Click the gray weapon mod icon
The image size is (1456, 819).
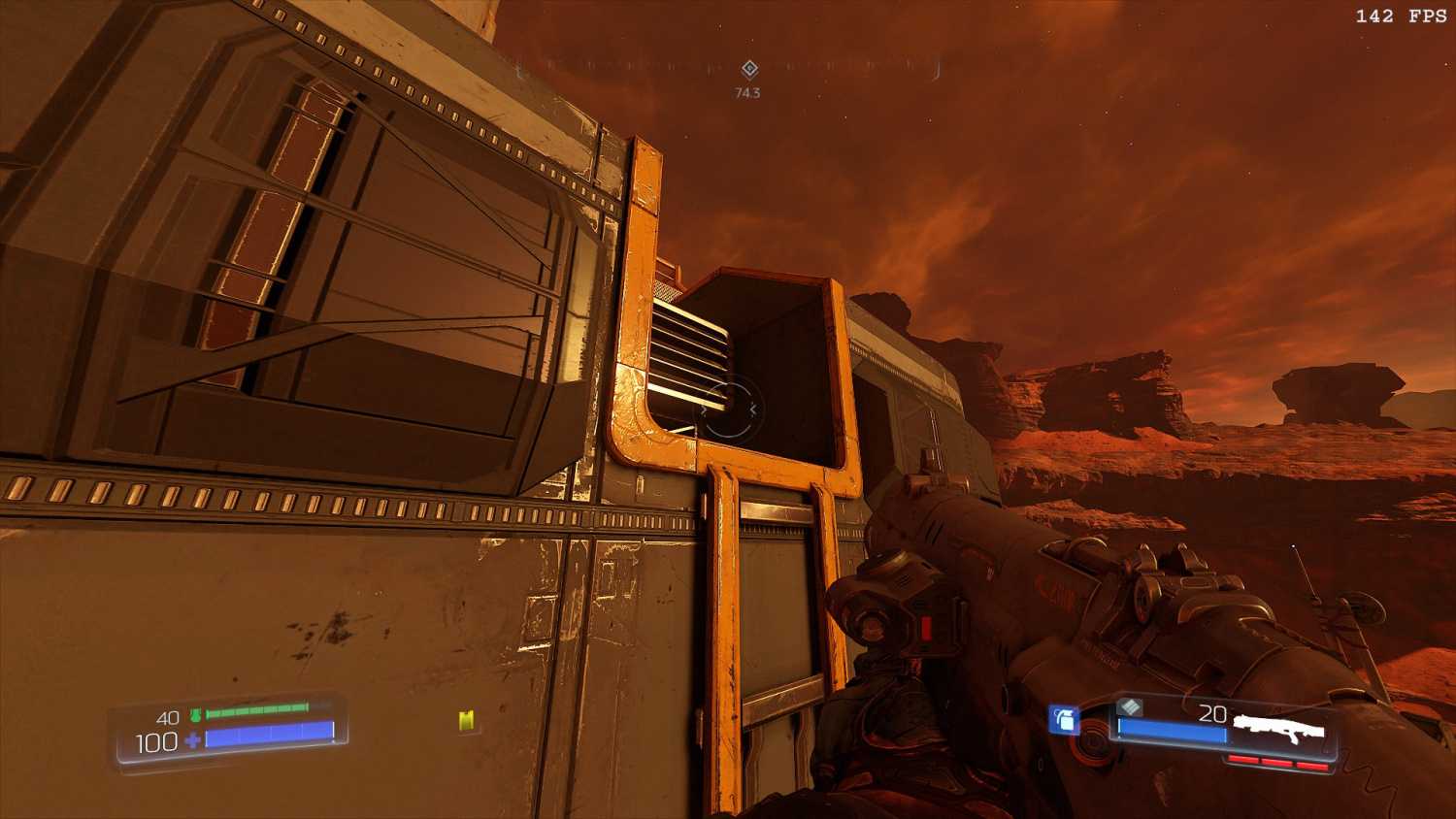pos(1129,707)
